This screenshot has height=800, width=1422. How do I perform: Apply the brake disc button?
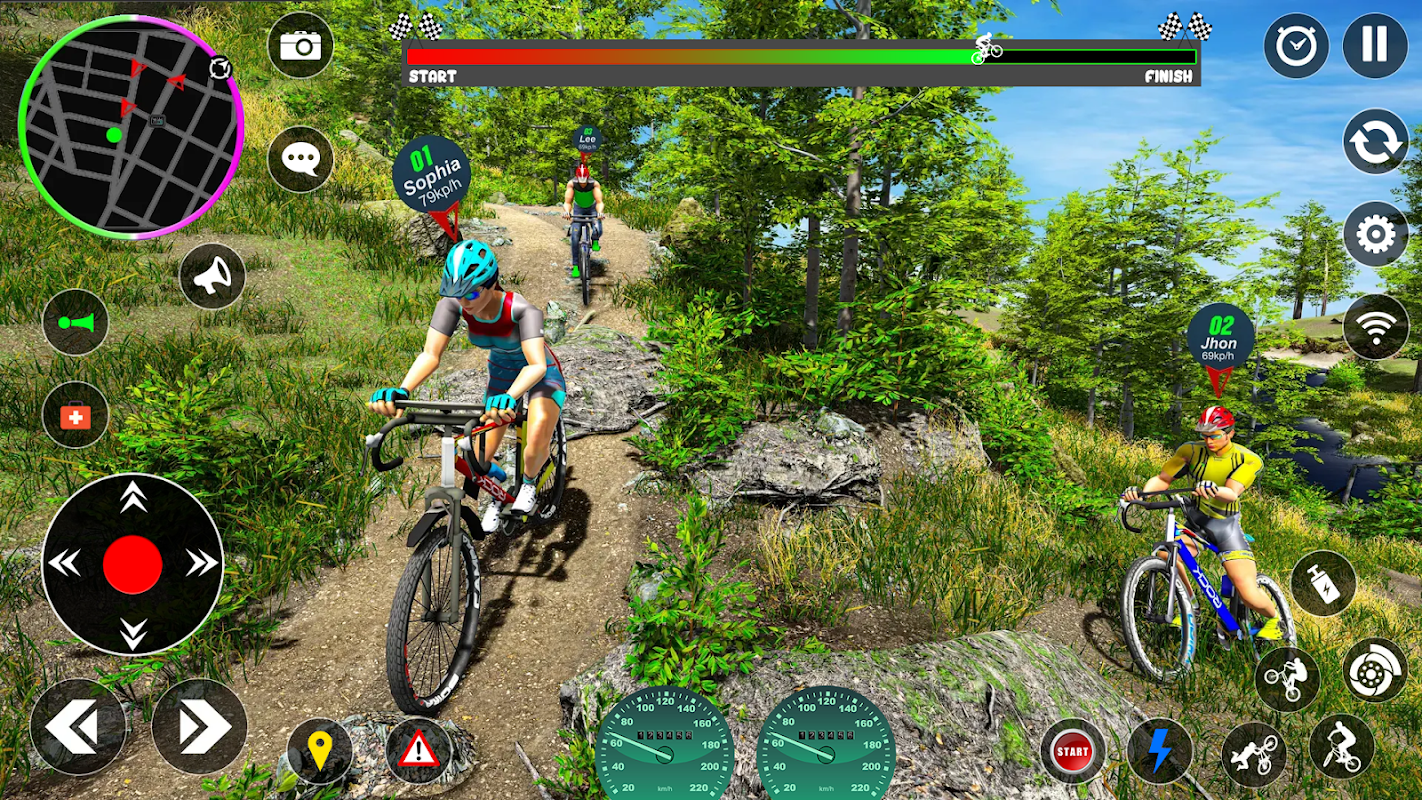click(1374, 670)
